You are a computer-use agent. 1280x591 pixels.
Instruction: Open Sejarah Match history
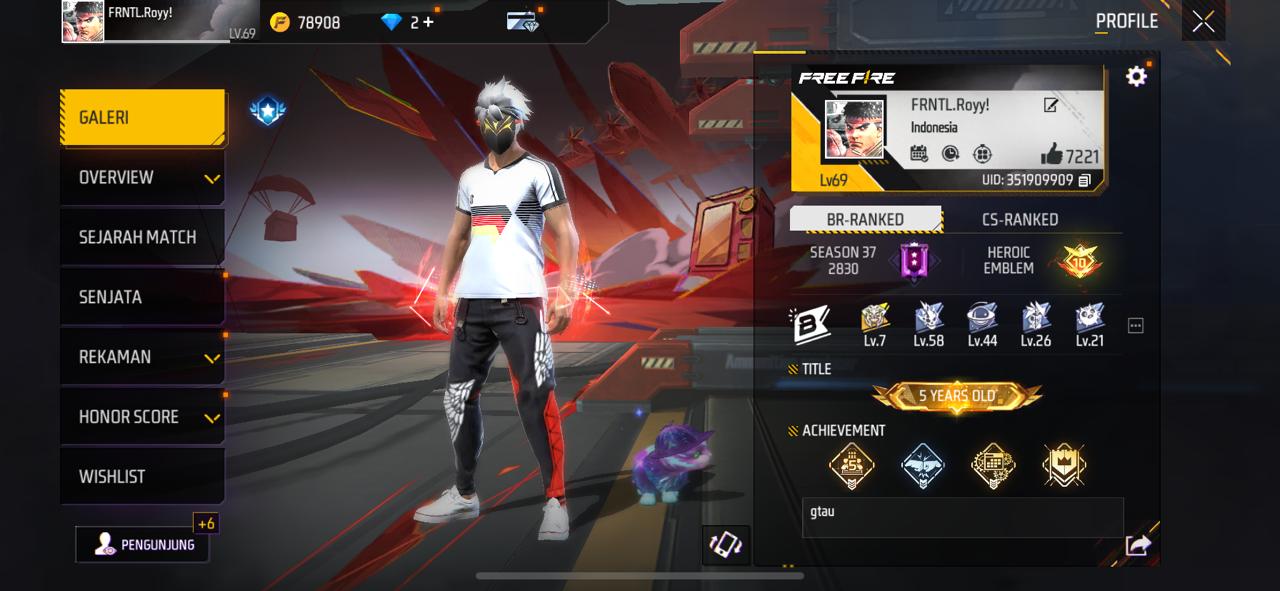(142, 238)
